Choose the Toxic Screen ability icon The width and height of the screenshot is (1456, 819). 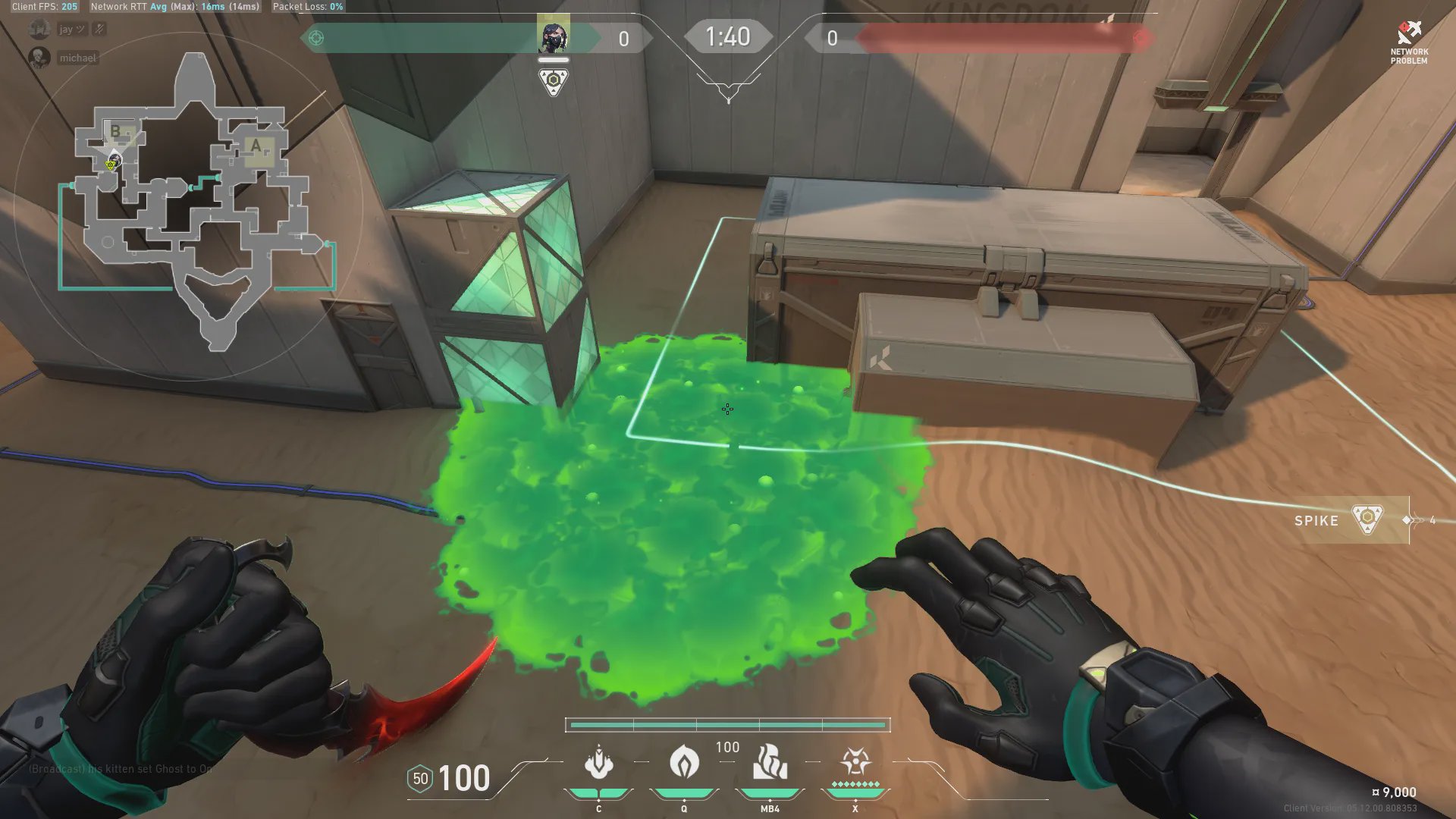770,762
